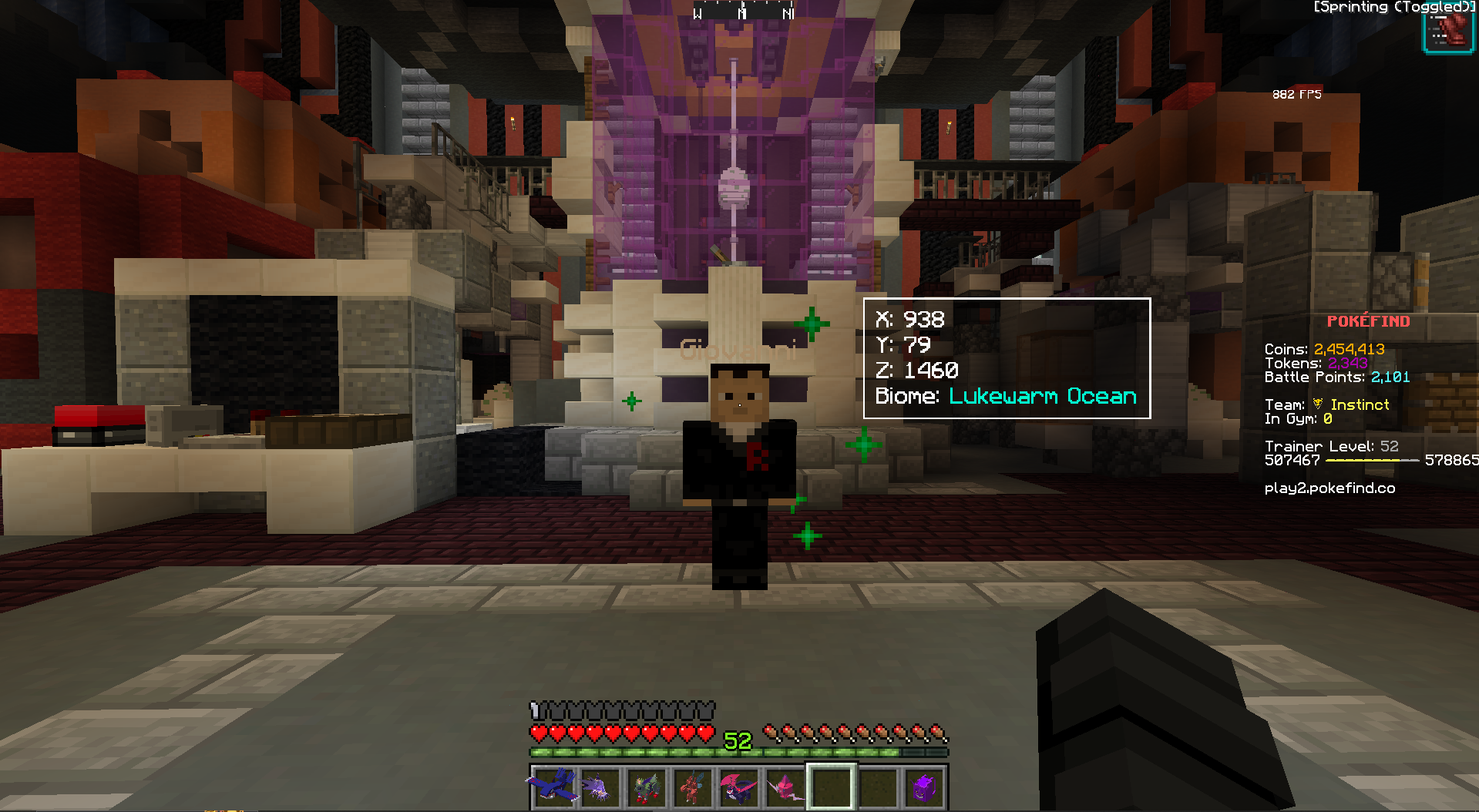1479x812 pixels.
Task: Select the blue Kyogre hotbar slot
Action: [554, 787]
